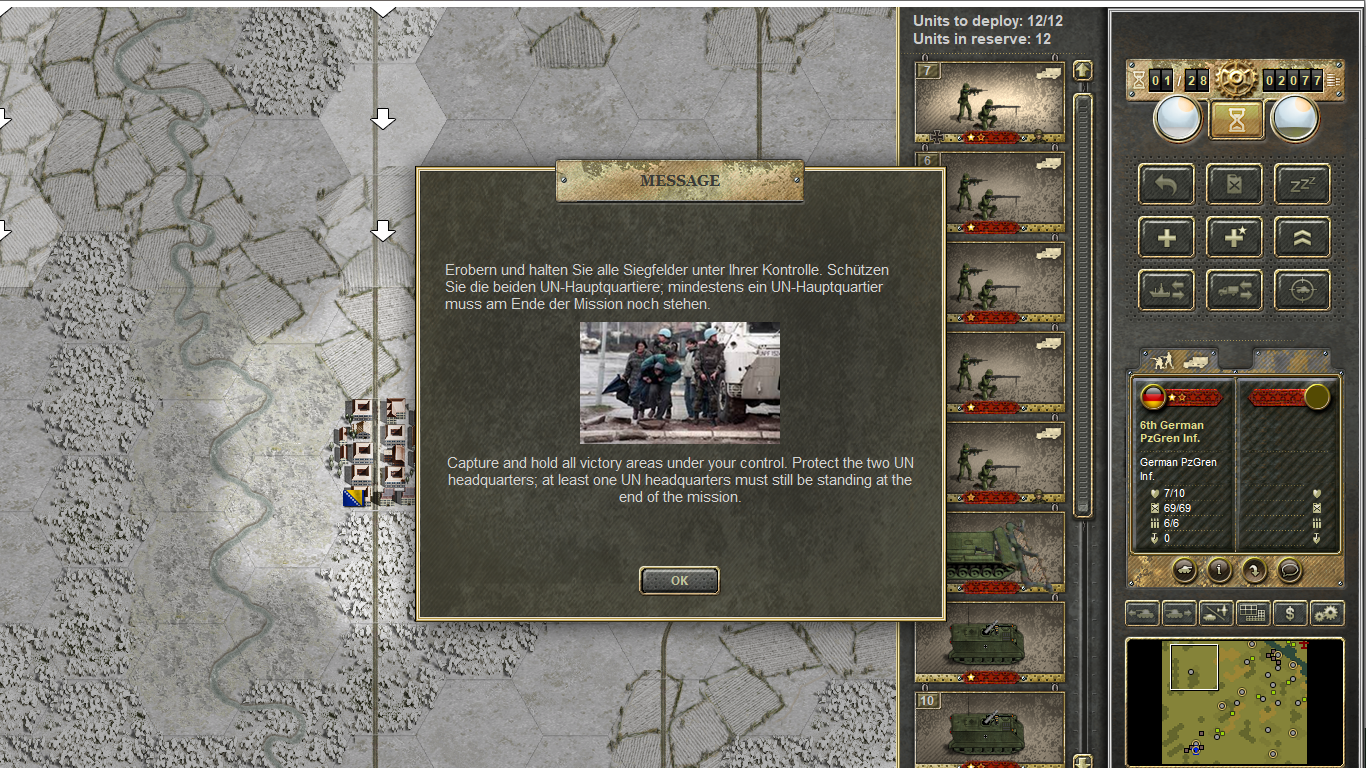
Task: Toggle truck transport mount button
Action: [x=1234, y=291]
